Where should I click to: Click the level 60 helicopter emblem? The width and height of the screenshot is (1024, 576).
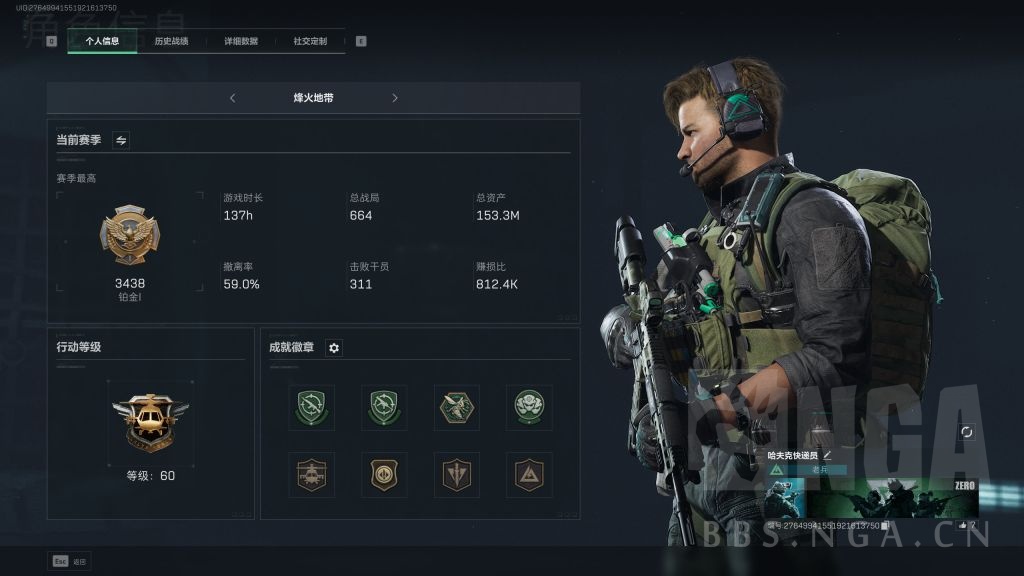click(x=150, y=421)
